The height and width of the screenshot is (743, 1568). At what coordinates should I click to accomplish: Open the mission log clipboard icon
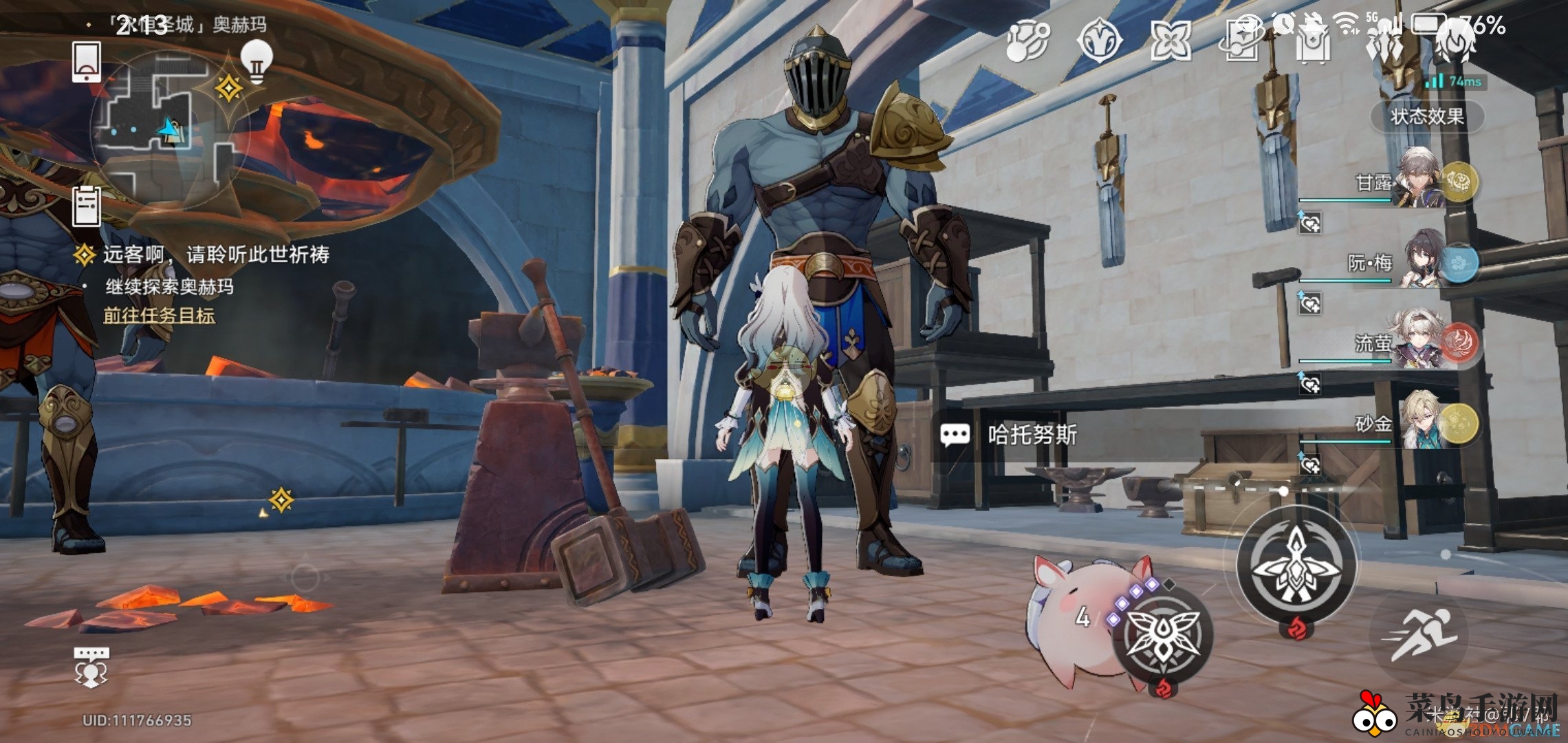[87, 205]
